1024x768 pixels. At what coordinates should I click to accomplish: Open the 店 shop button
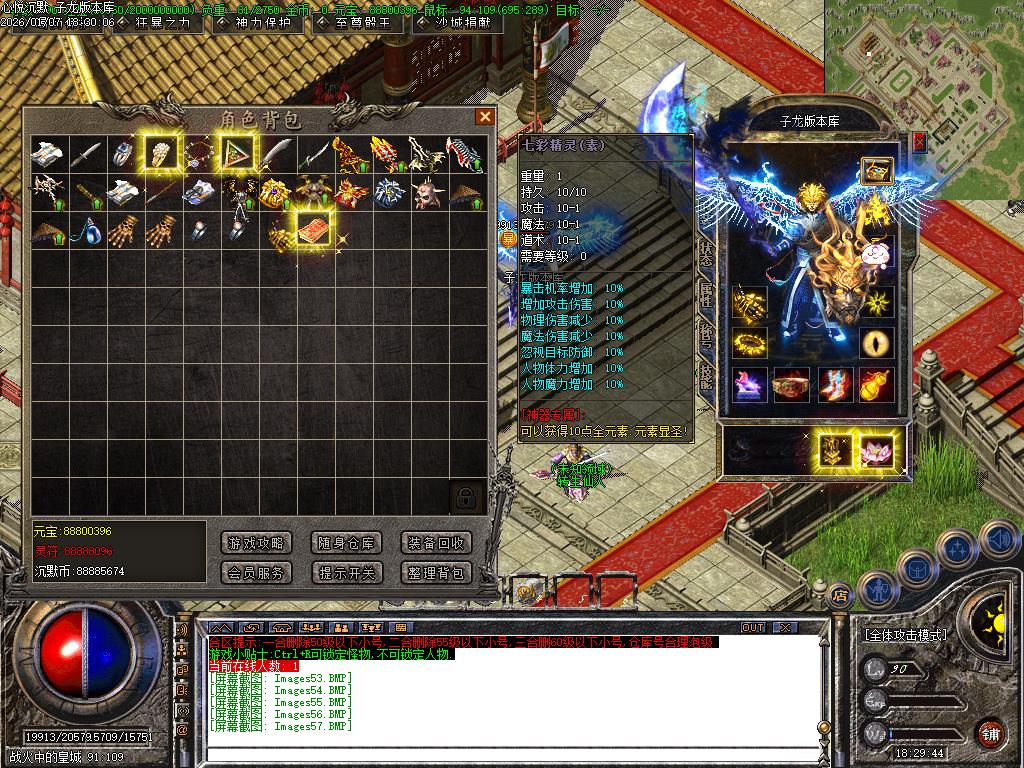click(x=840, y=594)
